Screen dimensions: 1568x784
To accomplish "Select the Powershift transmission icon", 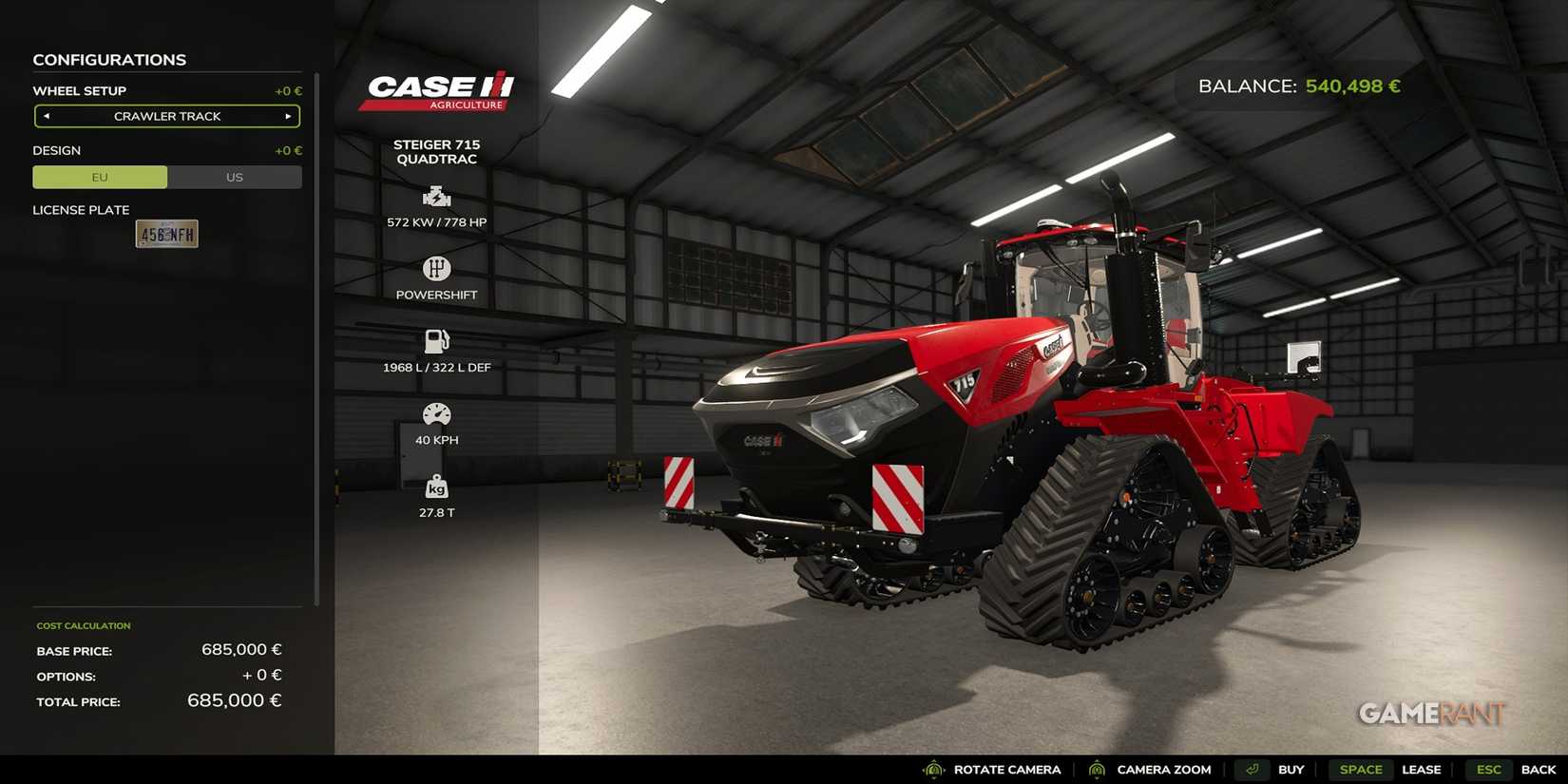I will click(x=436, y=269).
